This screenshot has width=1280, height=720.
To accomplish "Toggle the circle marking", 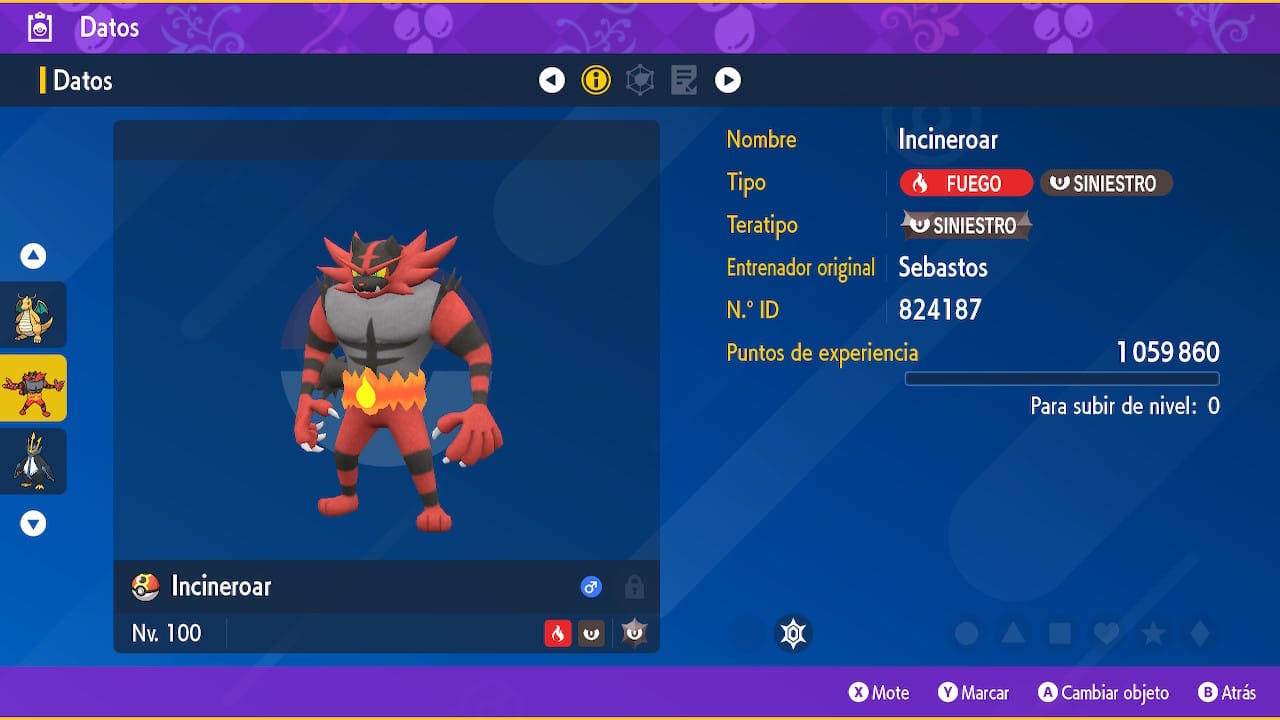I will 966,633.
